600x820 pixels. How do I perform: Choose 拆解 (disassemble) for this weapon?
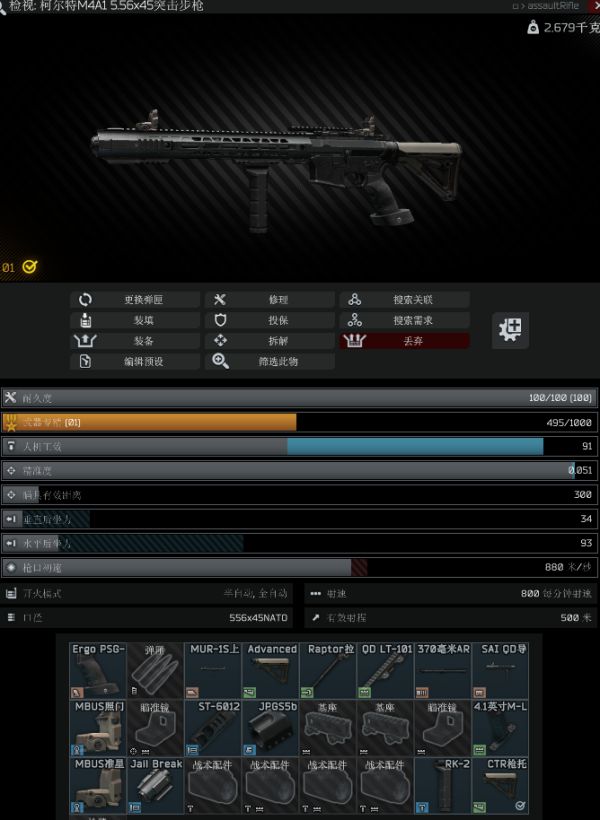coord(270,341)
